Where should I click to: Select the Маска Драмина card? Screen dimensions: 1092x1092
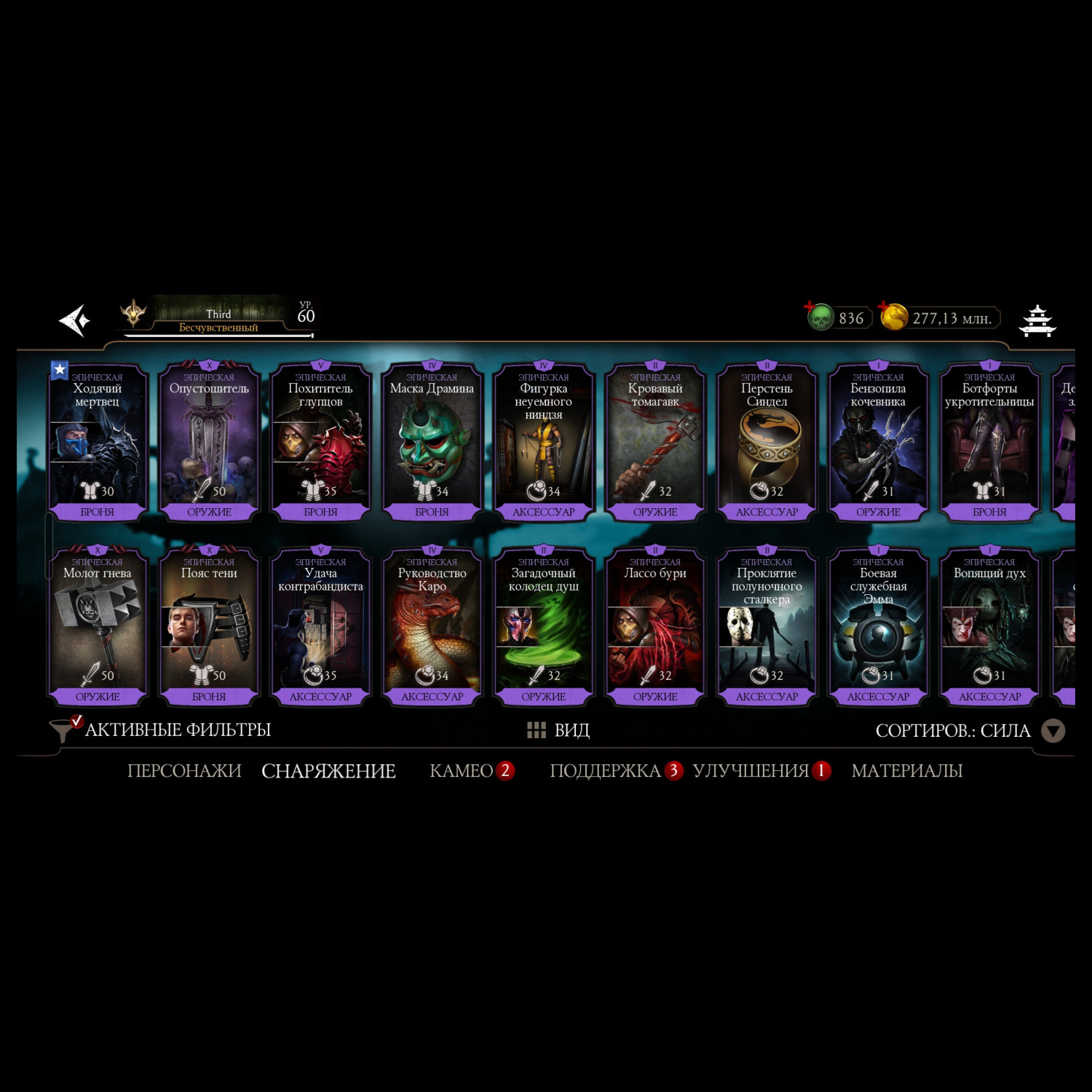tap(432, 442)
